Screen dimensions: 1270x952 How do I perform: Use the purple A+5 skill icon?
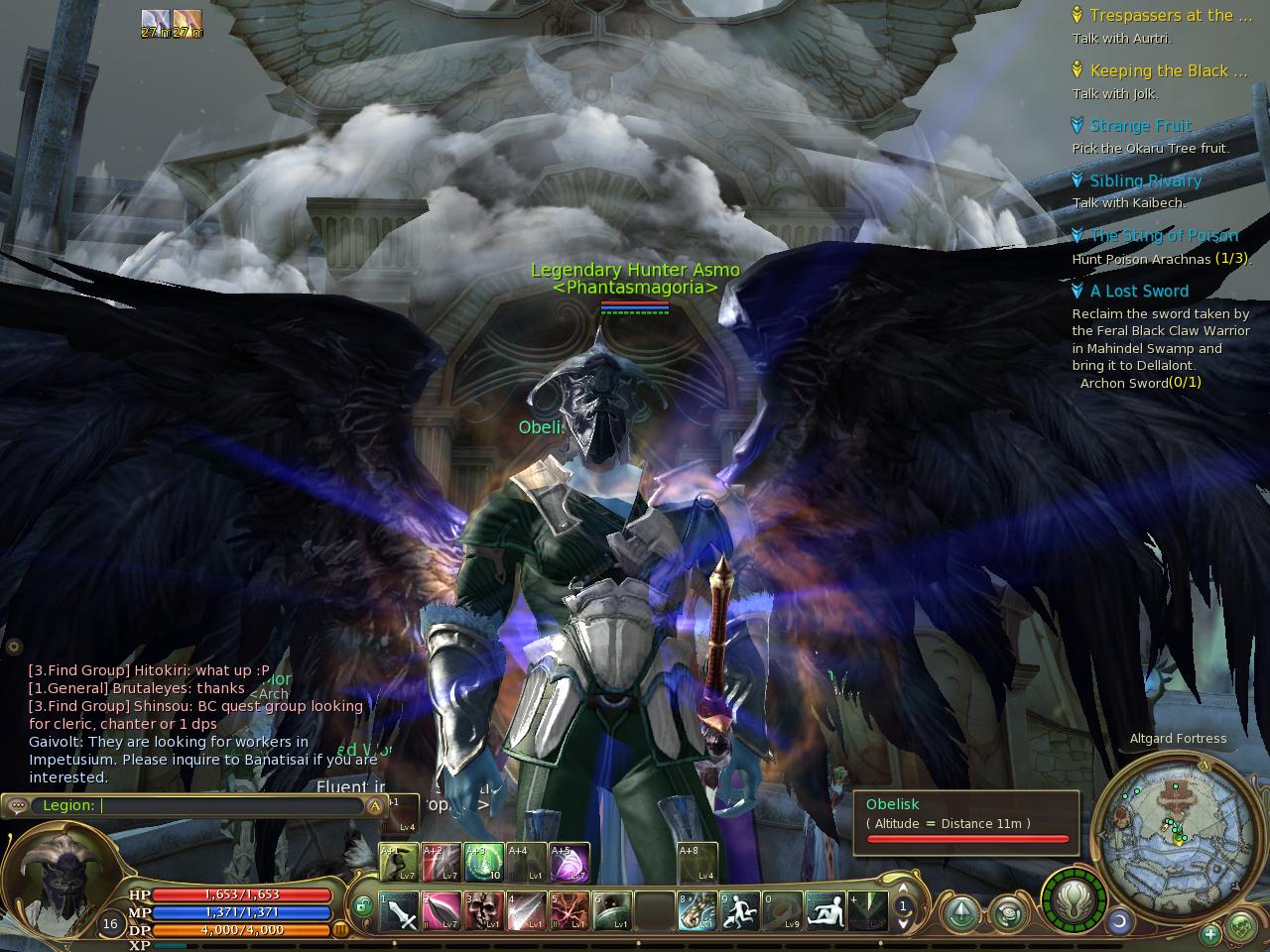[569, 863]
